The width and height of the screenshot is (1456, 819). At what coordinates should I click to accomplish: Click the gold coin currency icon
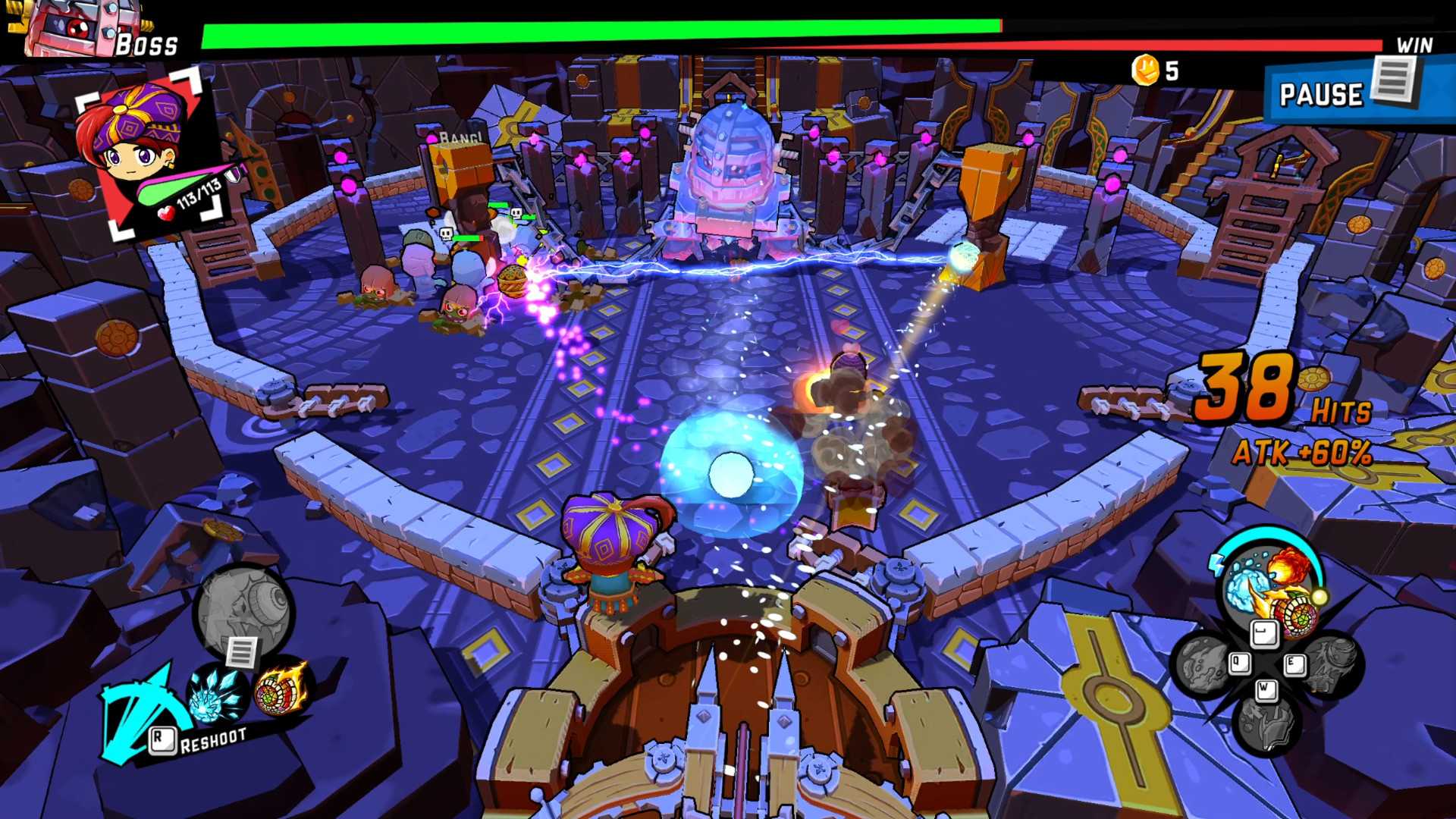[1146, 69]
